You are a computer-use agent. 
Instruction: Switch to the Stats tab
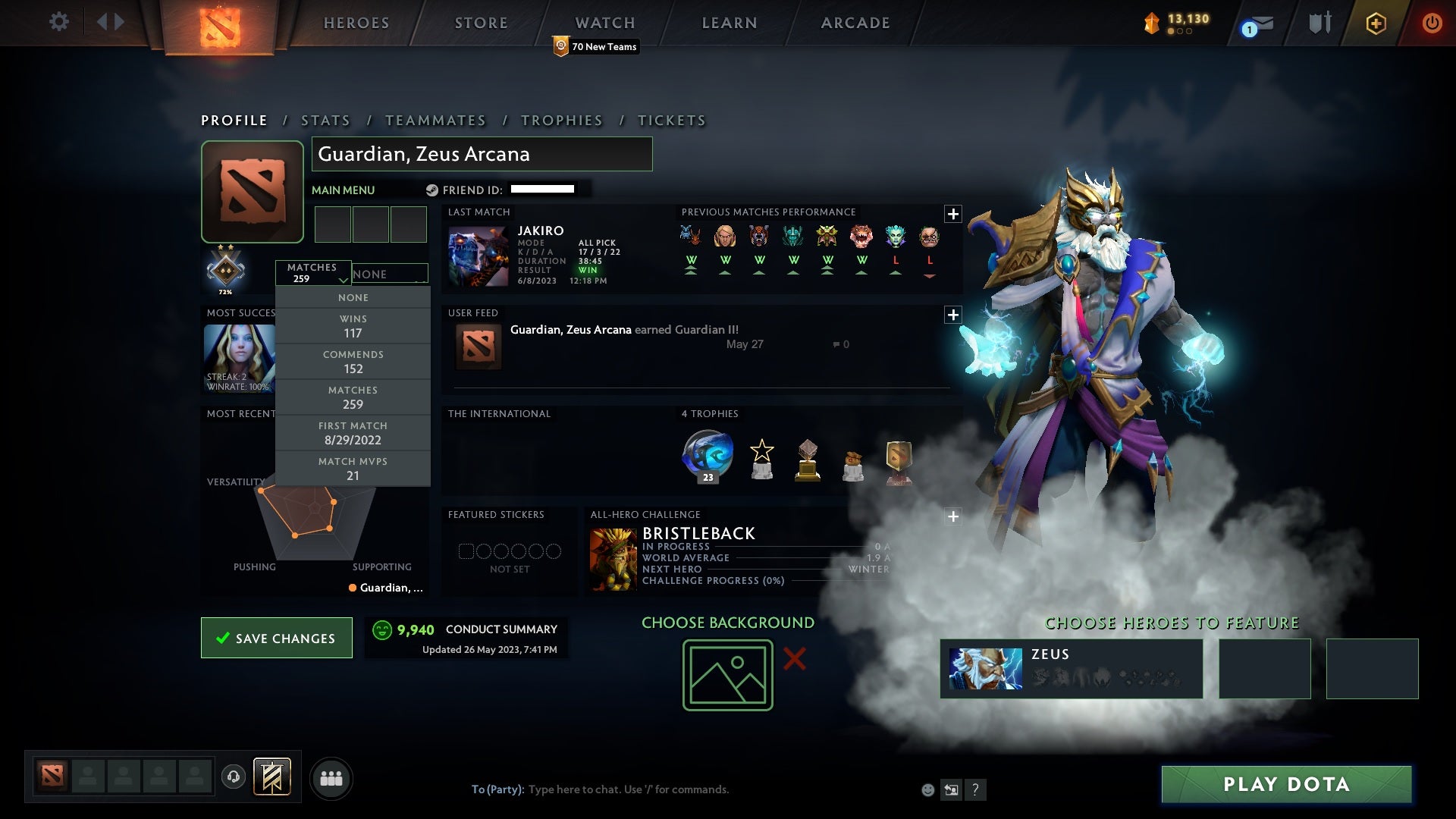(x=325, y=121)
